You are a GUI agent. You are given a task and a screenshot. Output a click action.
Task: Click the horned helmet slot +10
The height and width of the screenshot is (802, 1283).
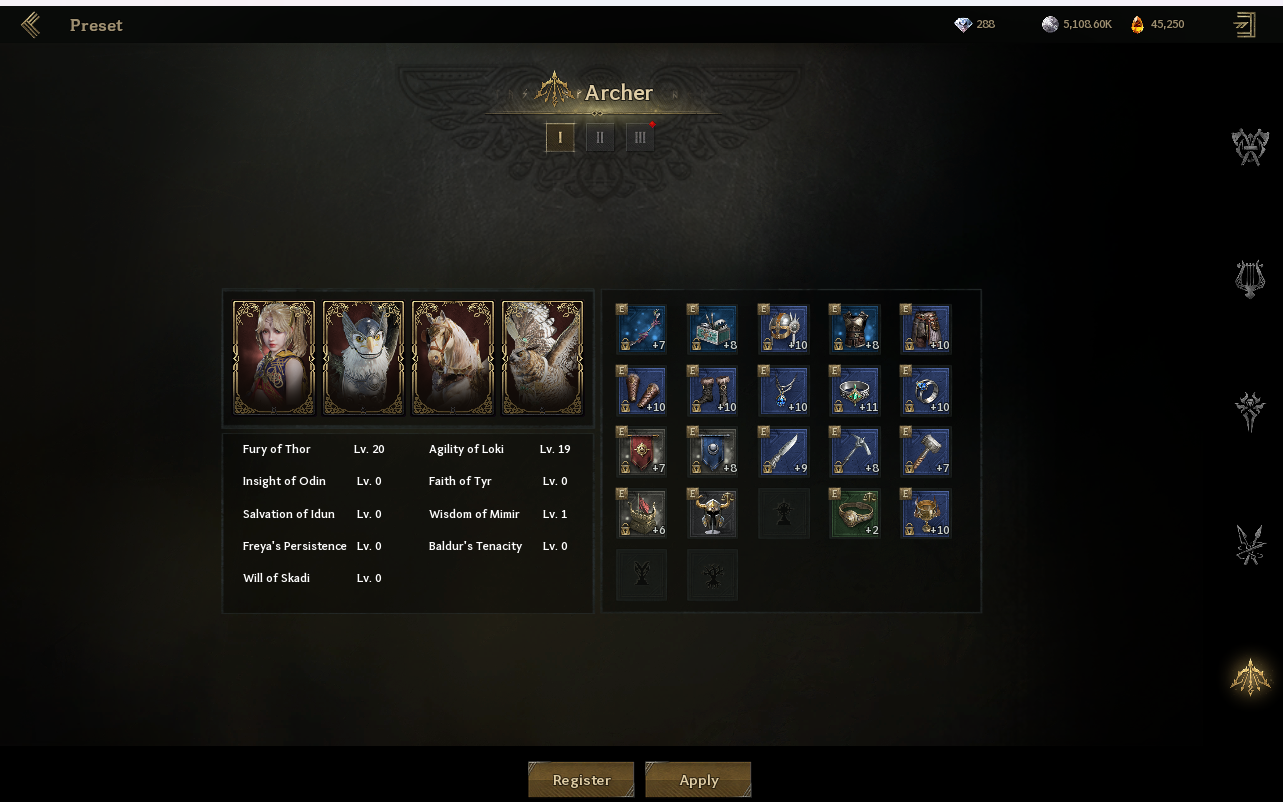784,329
